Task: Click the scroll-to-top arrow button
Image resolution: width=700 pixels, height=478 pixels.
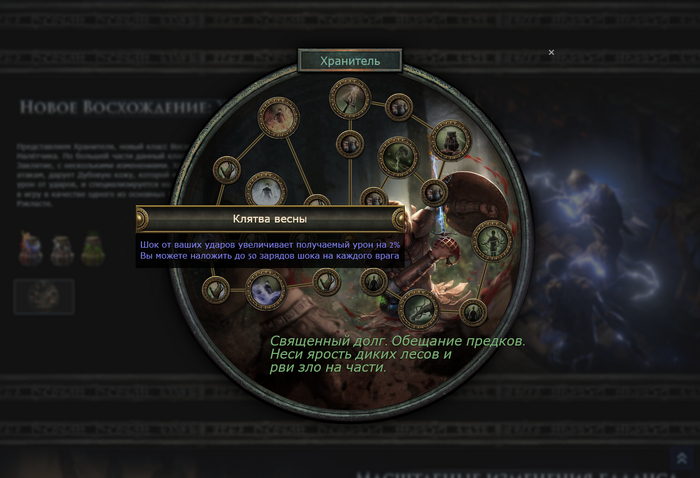Action: pyautogui.click(x=681, y=458)
